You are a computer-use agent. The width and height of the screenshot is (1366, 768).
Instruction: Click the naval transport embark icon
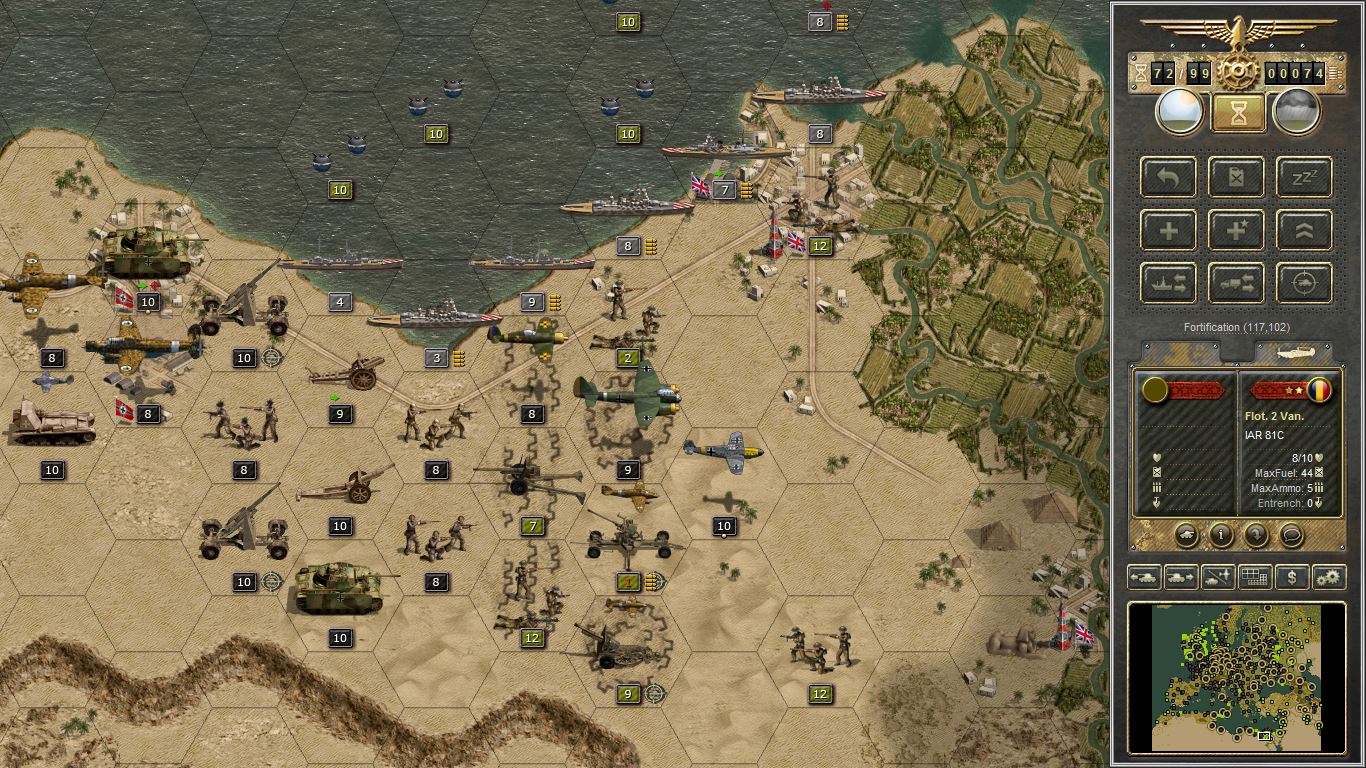pyautogui.click(x=1167, y=283)
